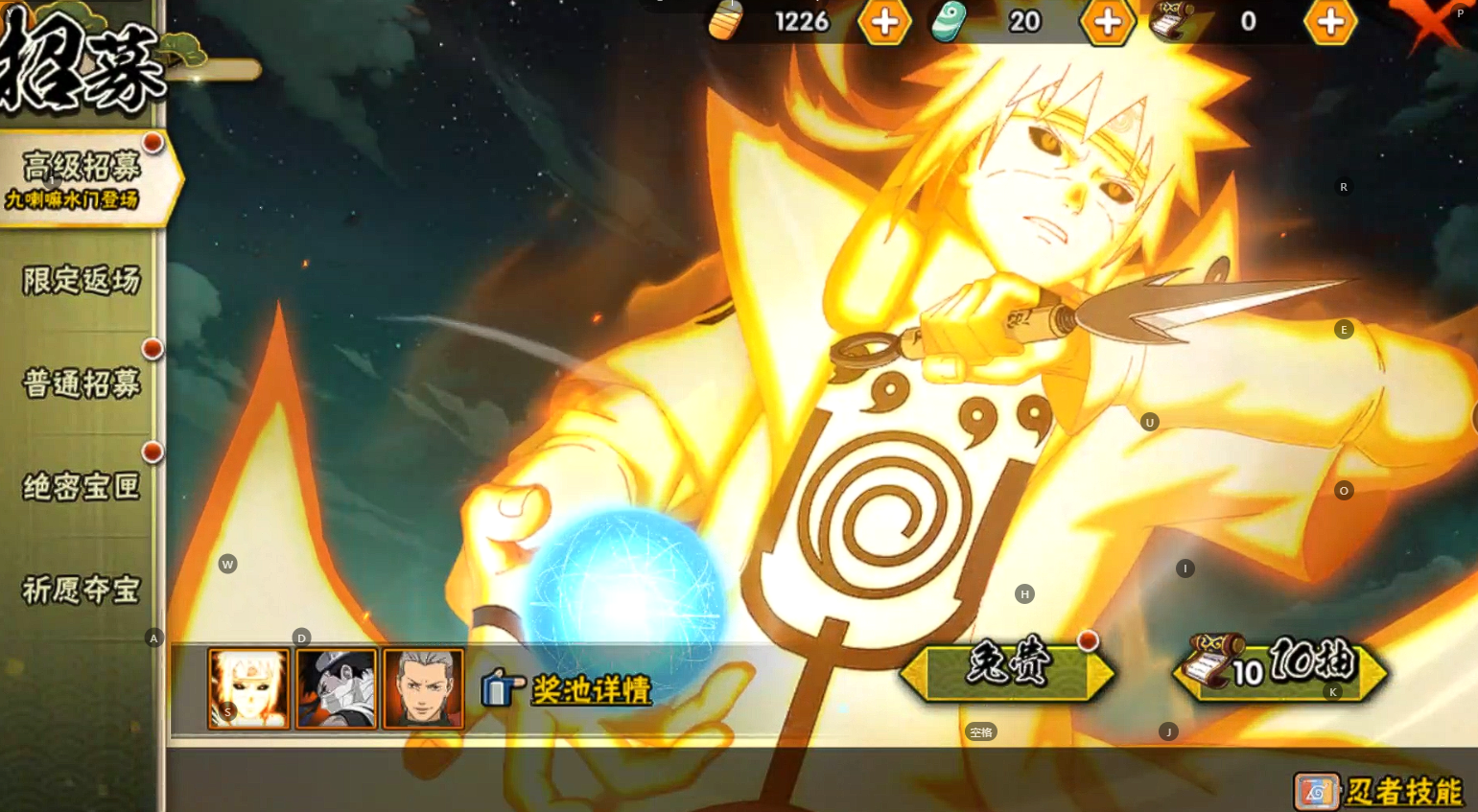Open 奖池详情 prize pool details

pyautogui.click(x=568, y=688)
